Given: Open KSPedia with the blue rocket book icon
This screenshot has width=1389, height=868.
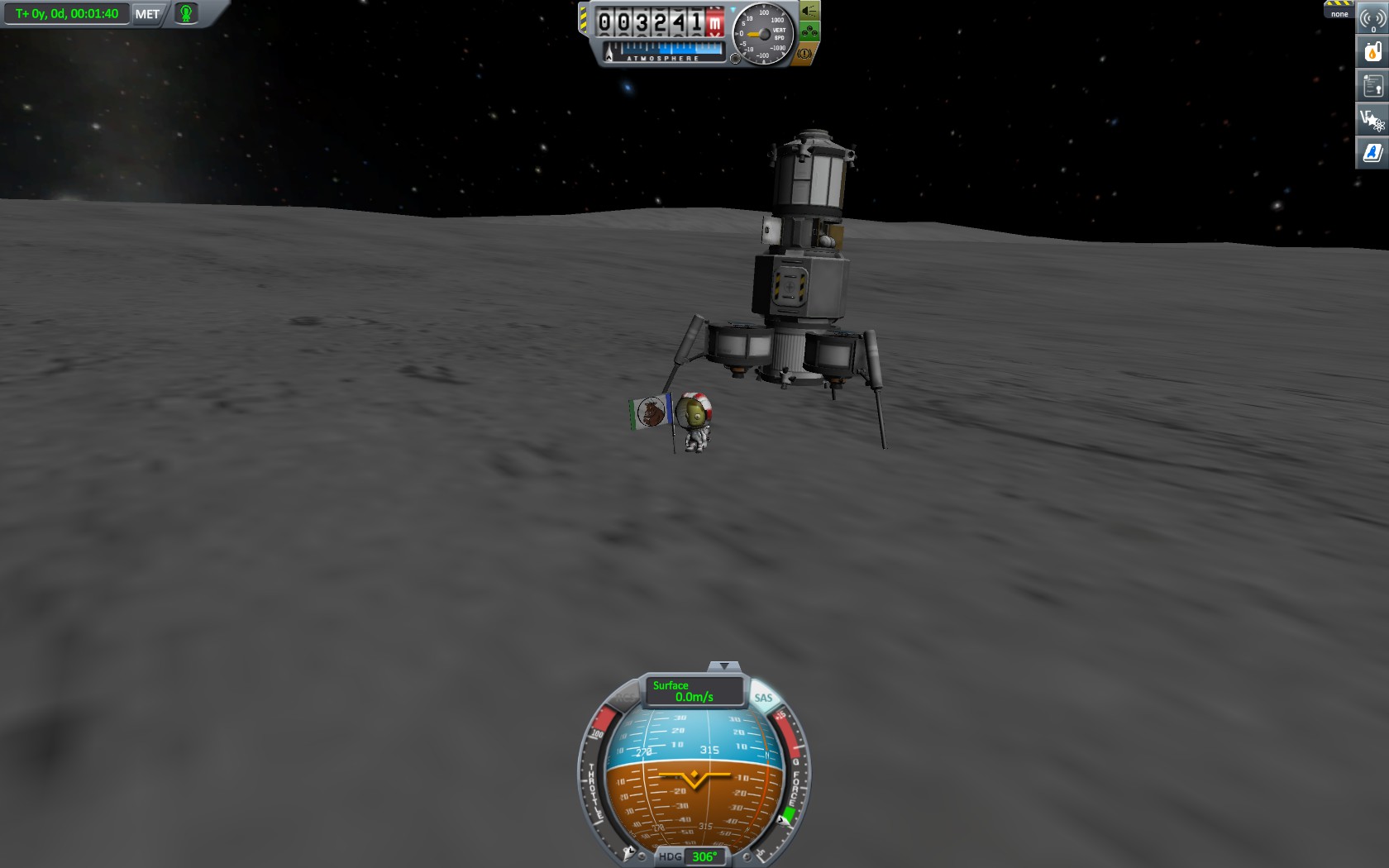Looking at the screenshot, I should click(1370, 153).
